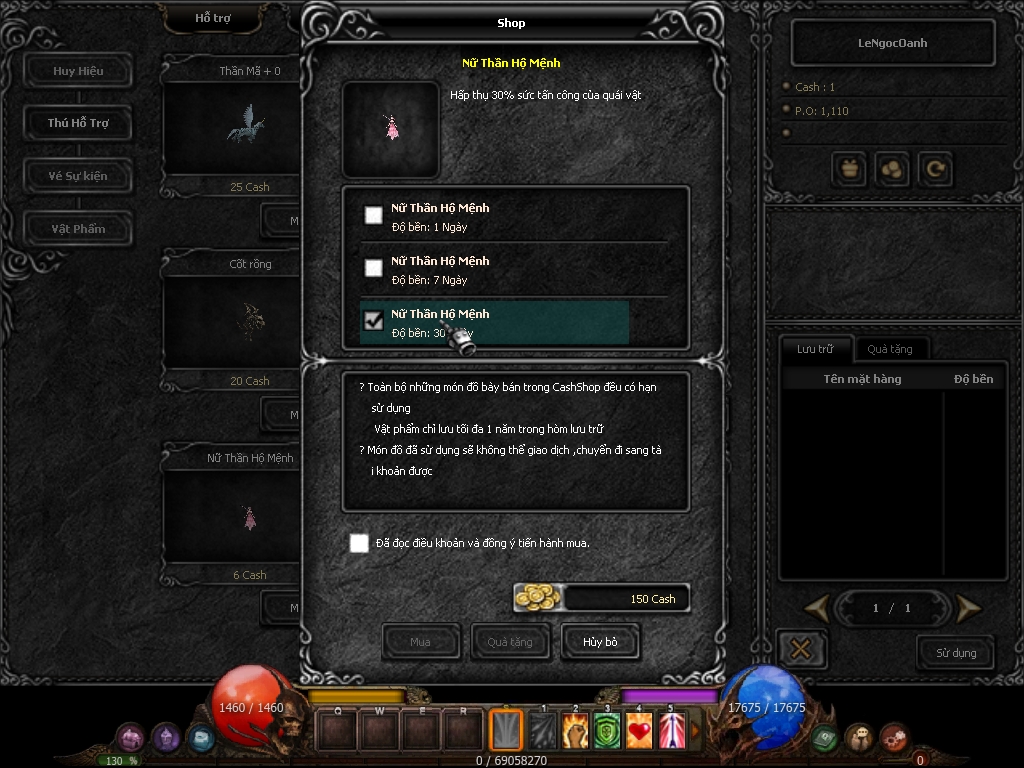
Task: Close the cash shop with the X button
Action: [x=801, y=649]
